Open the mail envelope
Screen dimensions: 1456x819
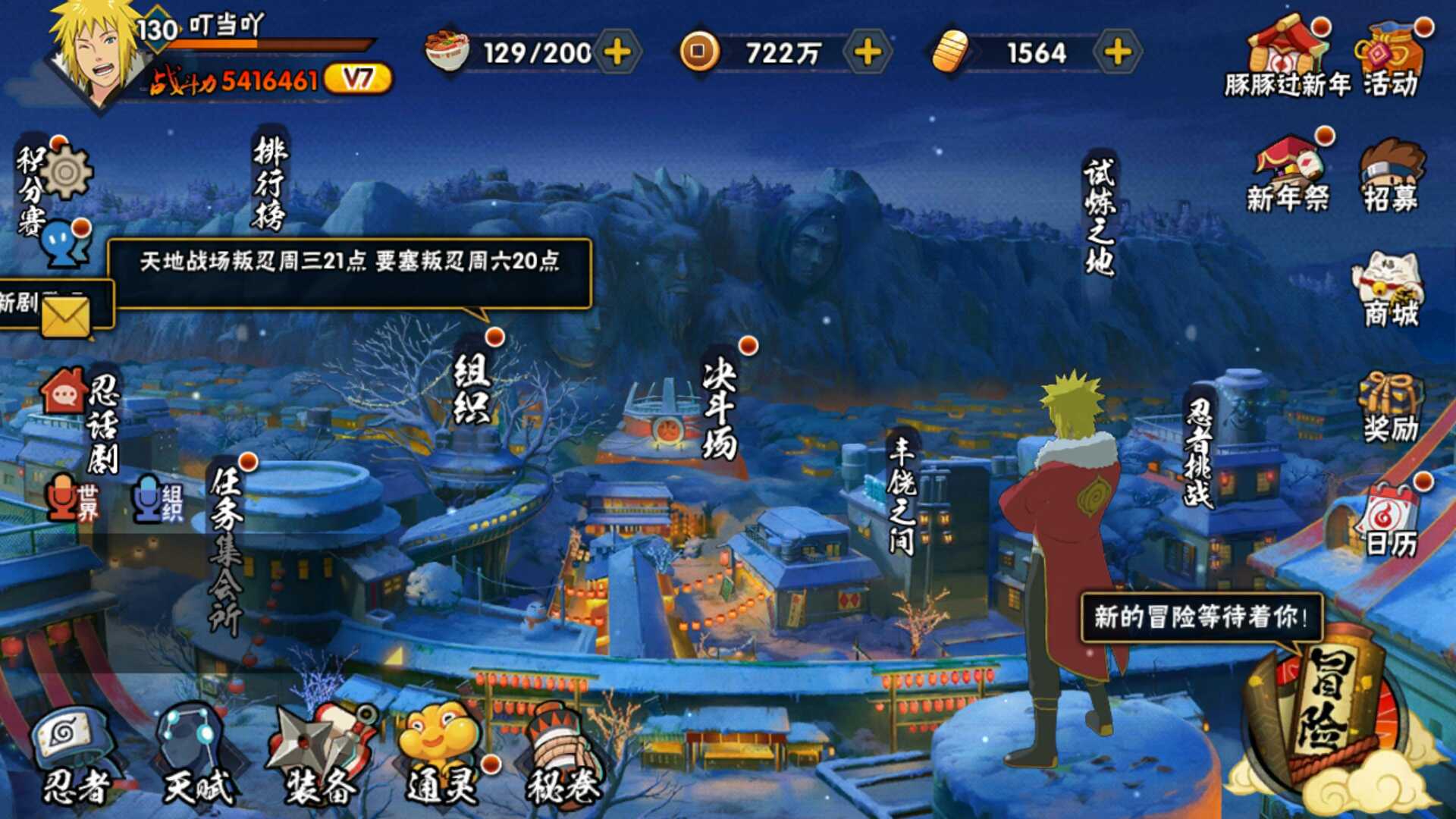[x=65, y=315]
